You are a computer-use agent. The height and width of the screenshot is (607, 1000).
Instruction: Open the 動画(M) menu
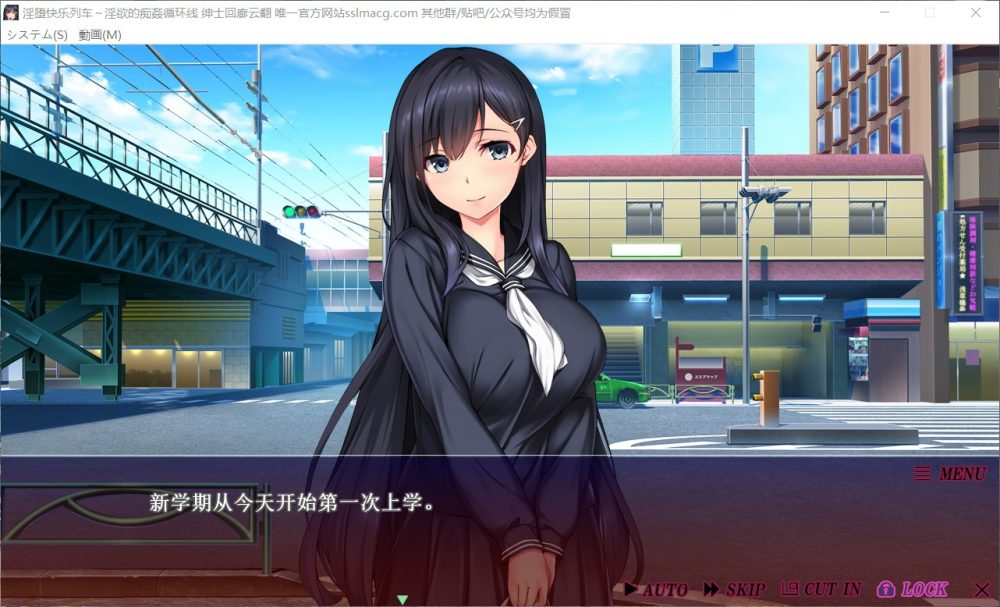click(100, 34)
